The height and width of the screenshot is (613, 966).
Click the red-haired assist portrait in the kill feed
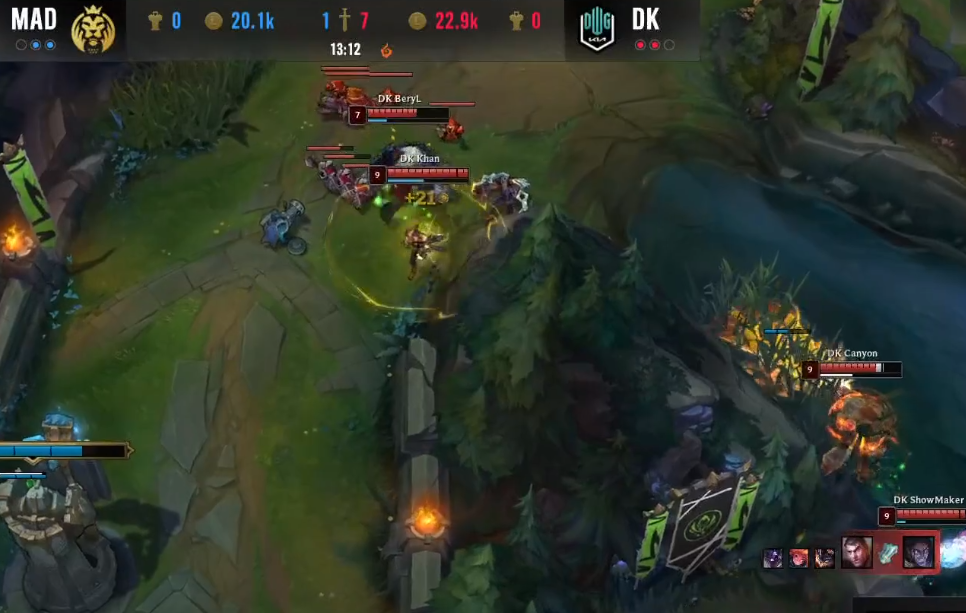click(799, 558)
